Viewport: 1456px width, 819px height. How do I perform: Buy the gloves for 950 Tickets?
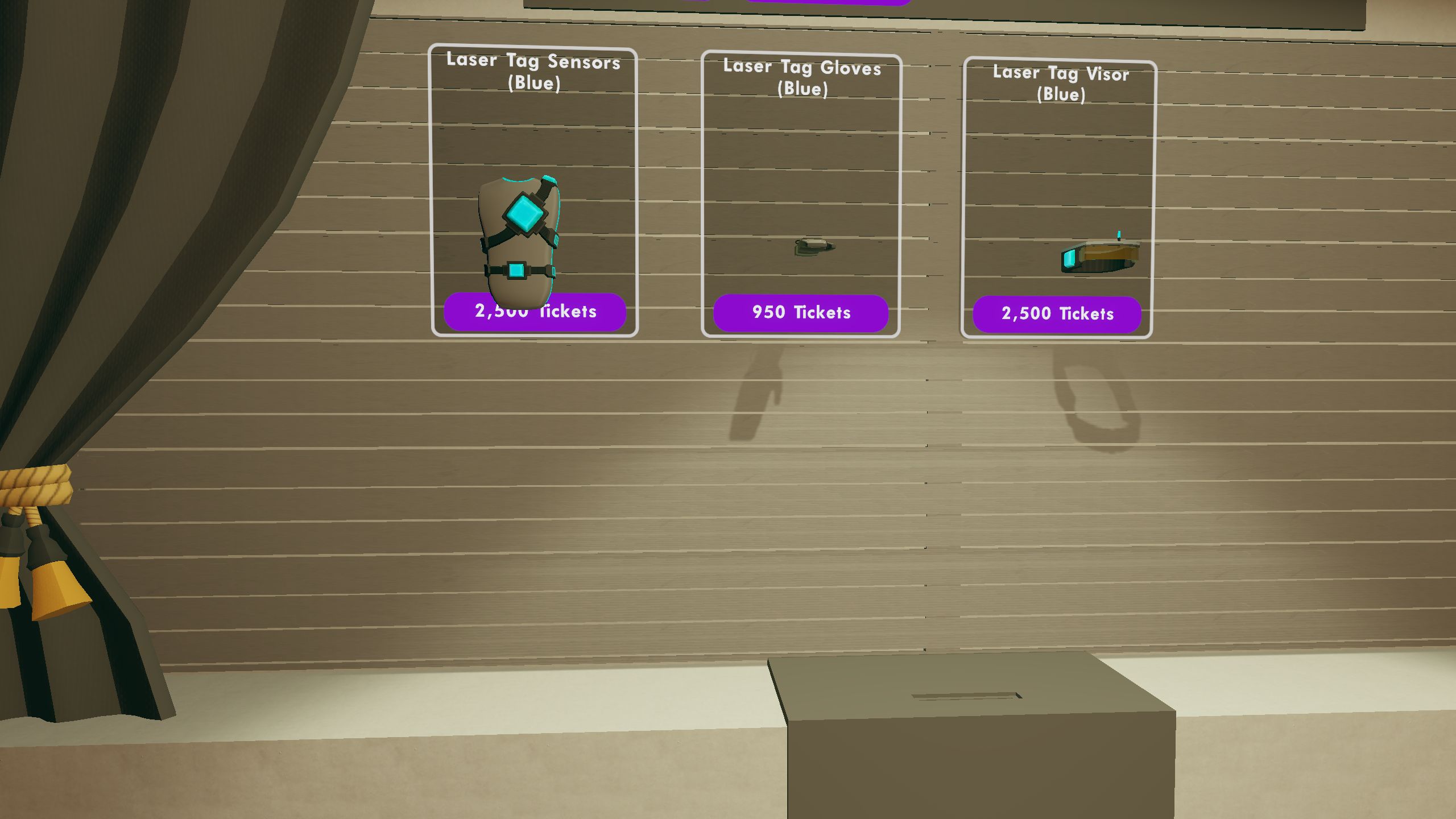click(802, 312)
